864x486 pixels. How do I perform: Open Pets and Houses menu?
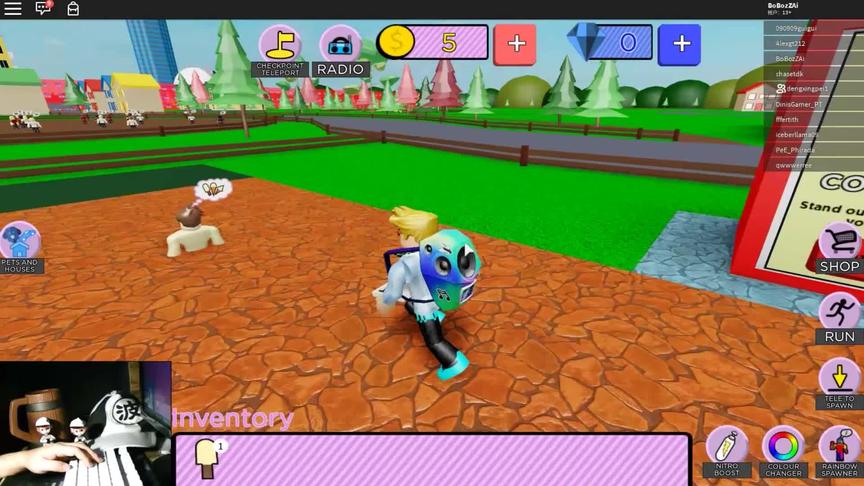[19, 248]
